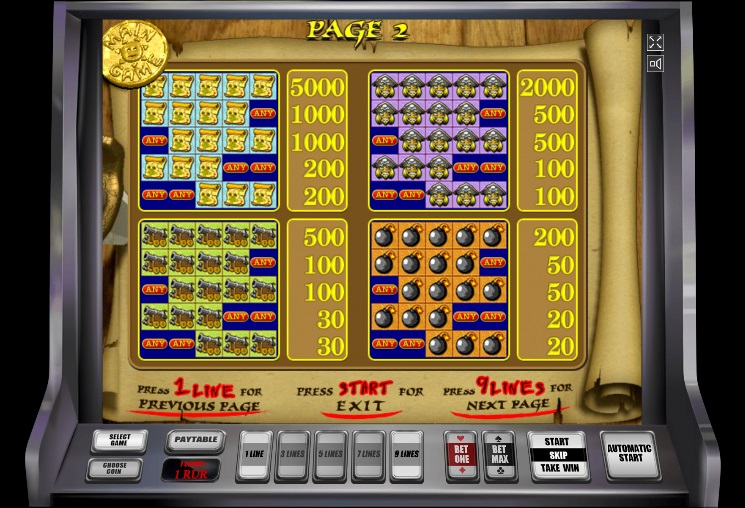Toggle the Paytable button
This screenshot has width=745, height=508.
pyautogui.click(x=193, y=440)
